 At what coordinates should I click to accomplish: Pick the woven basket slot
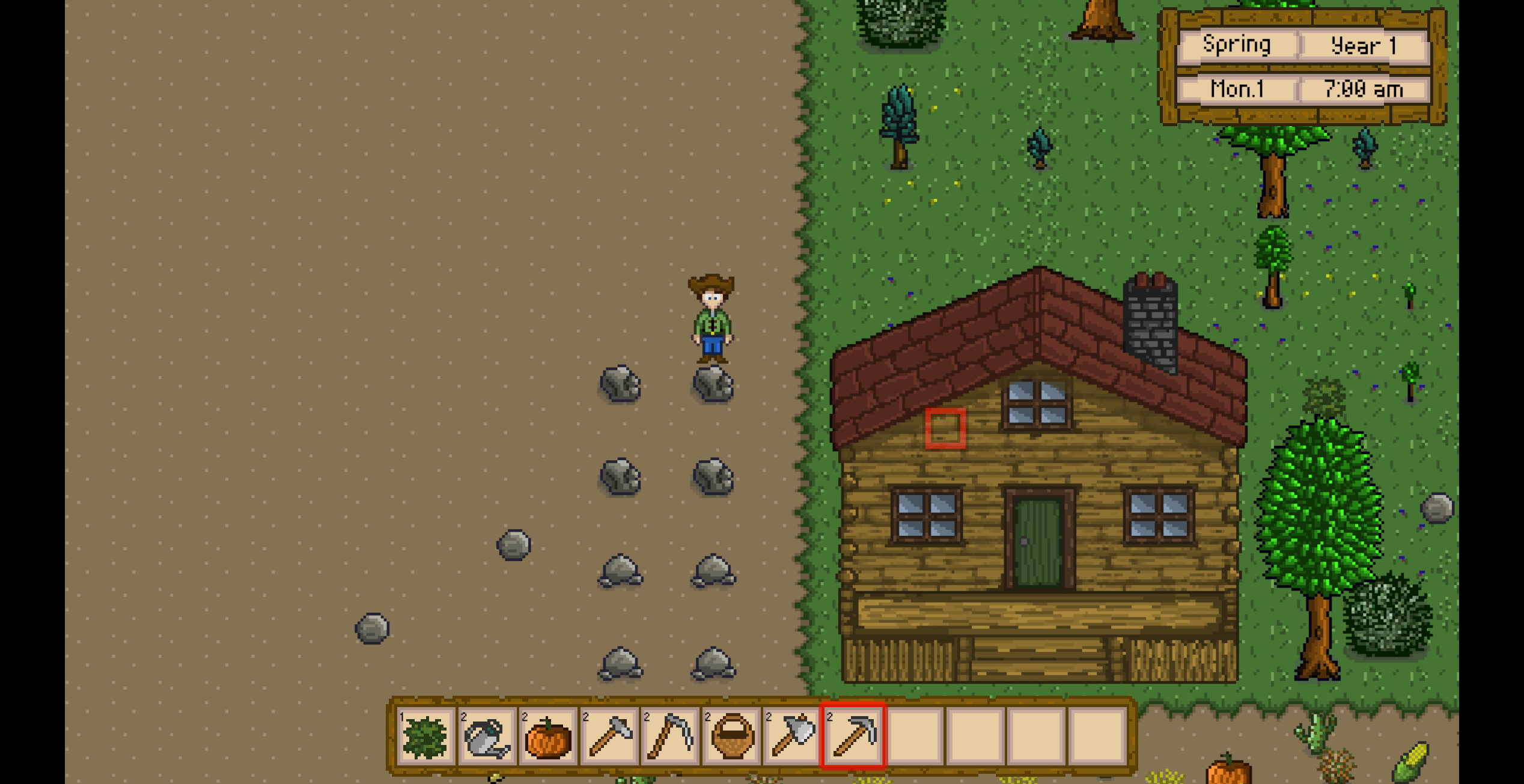tap(732, 737)
